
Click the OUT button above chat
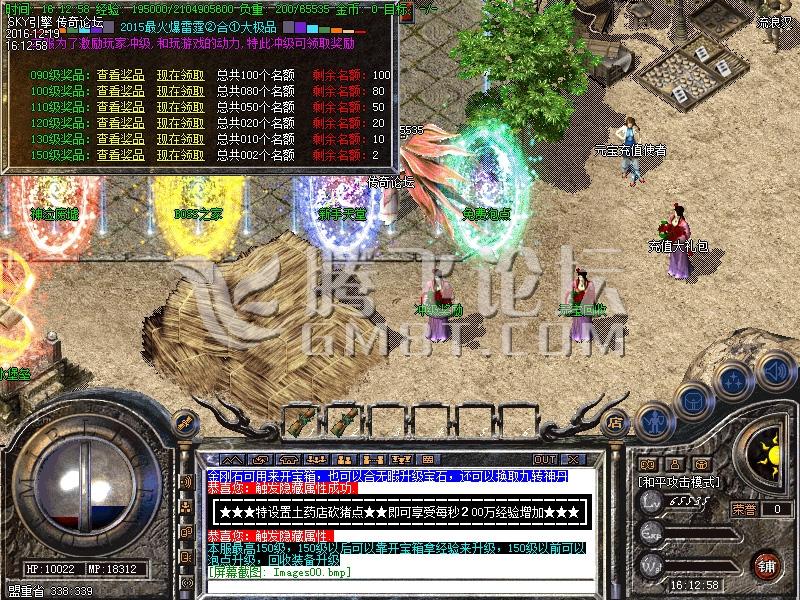click(546, 460)
